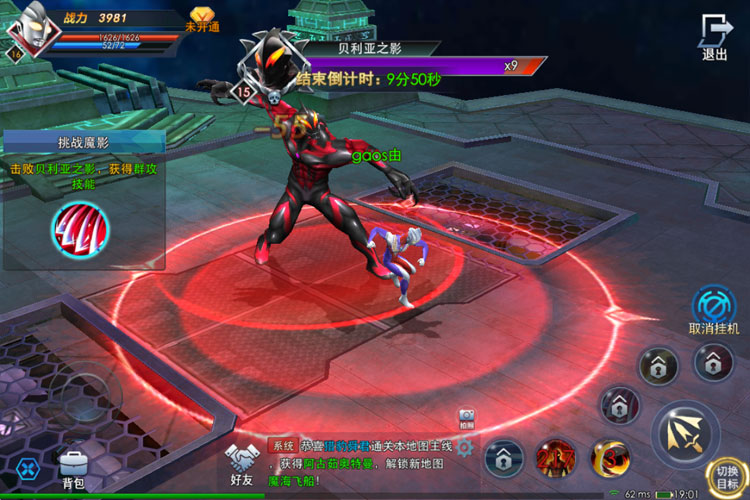Activate the red skill showing cooldown 7
This screenshot has width=750, height=500.
(556, 459)
